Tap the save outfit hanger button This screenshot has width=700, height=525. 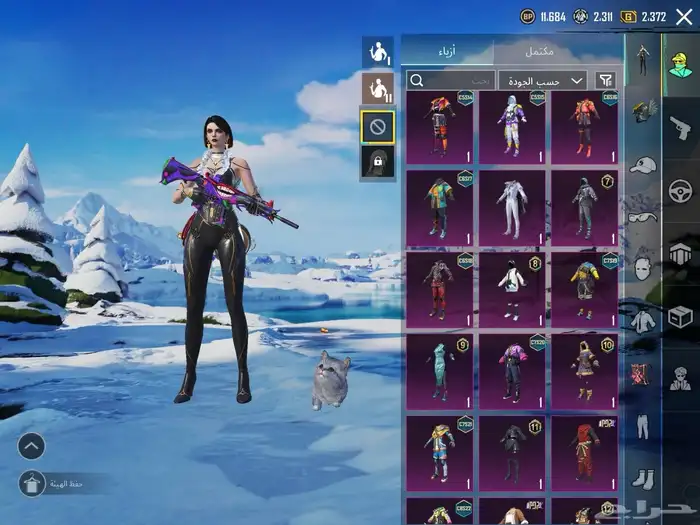pos(30,484)
